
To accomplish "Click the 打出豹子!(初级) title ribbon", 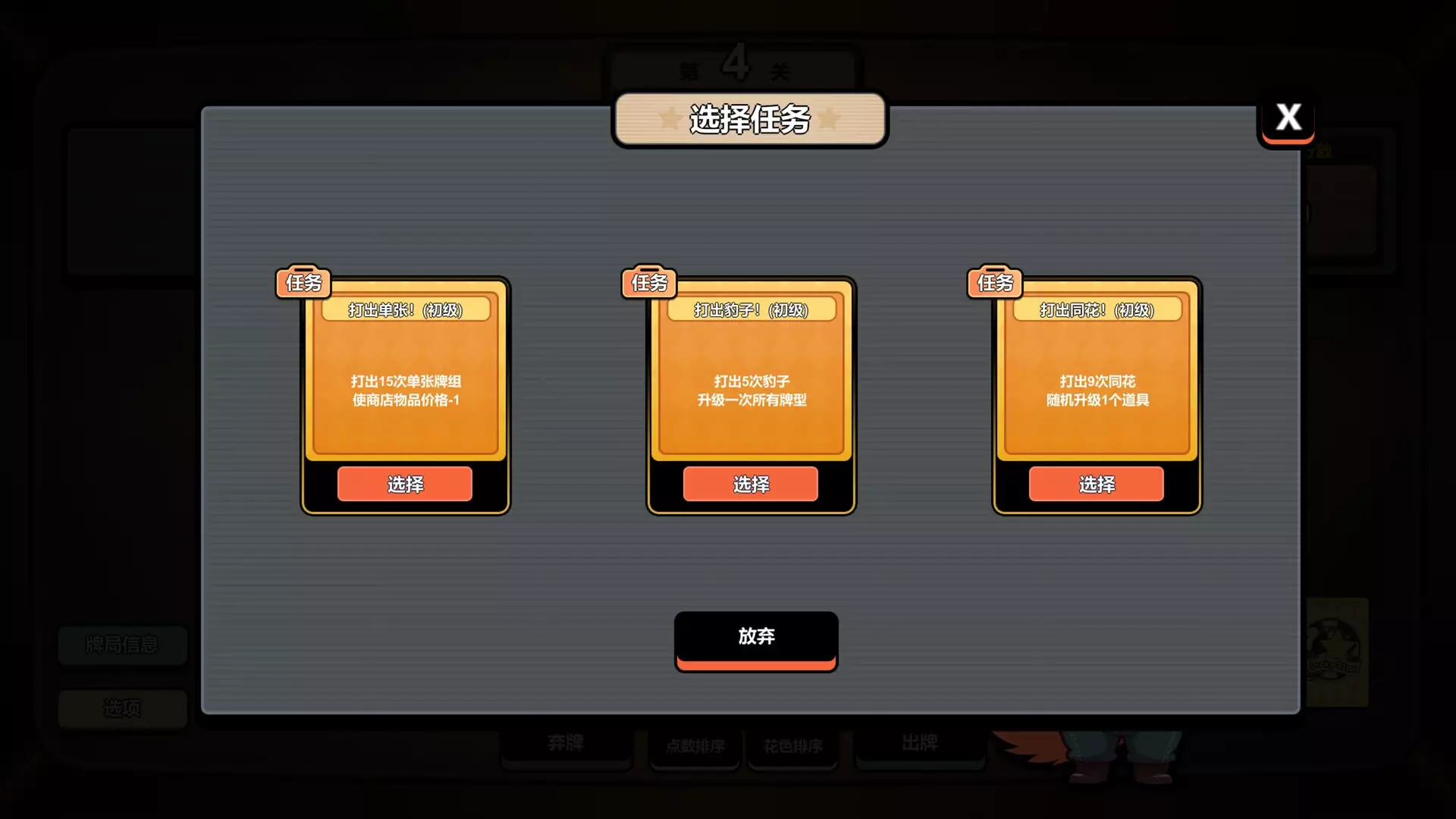I will click(750, 310).
